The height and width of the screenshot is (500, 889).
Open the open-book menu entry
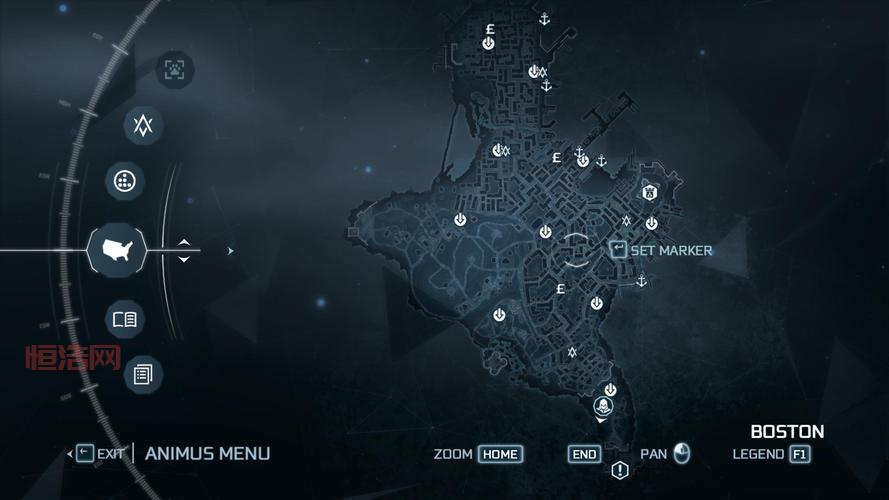124,320
